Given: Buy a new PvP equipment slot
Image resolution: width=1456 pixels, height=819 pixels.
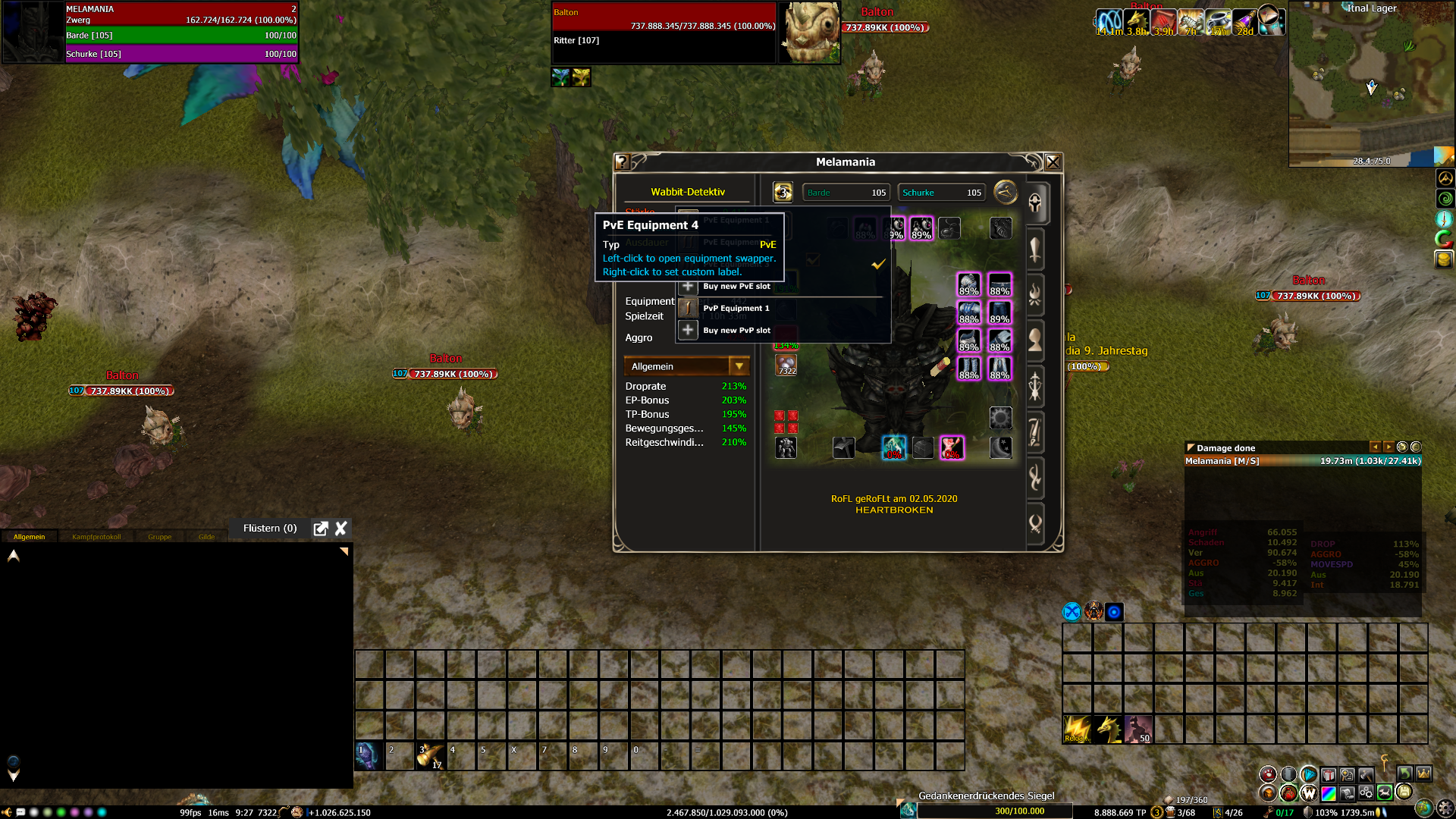Looking at the screenshot, I should click(x=735, y=331).
